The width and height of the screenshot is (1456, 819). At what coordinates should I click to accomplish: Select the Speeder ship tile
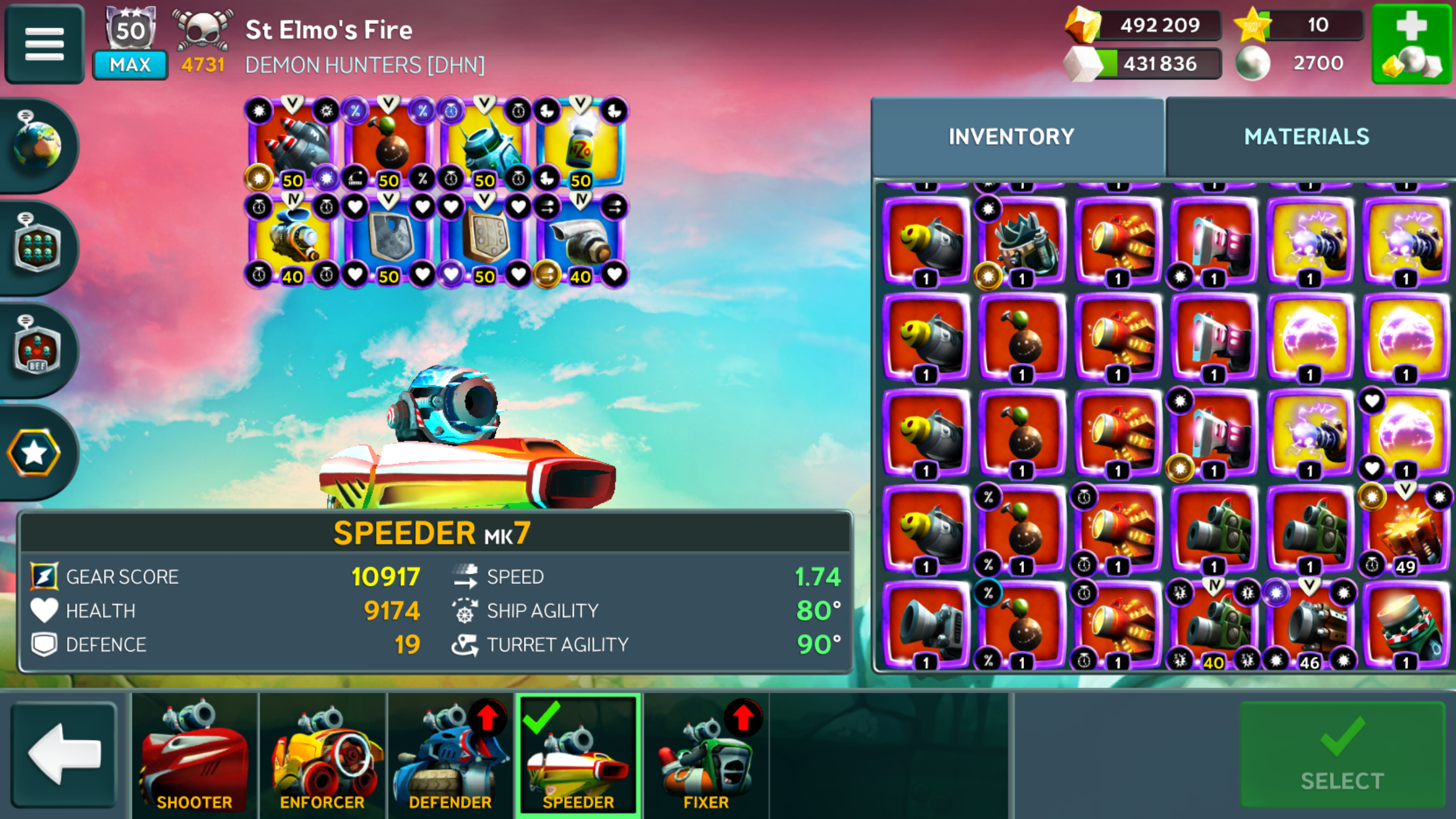pos(578,755)
